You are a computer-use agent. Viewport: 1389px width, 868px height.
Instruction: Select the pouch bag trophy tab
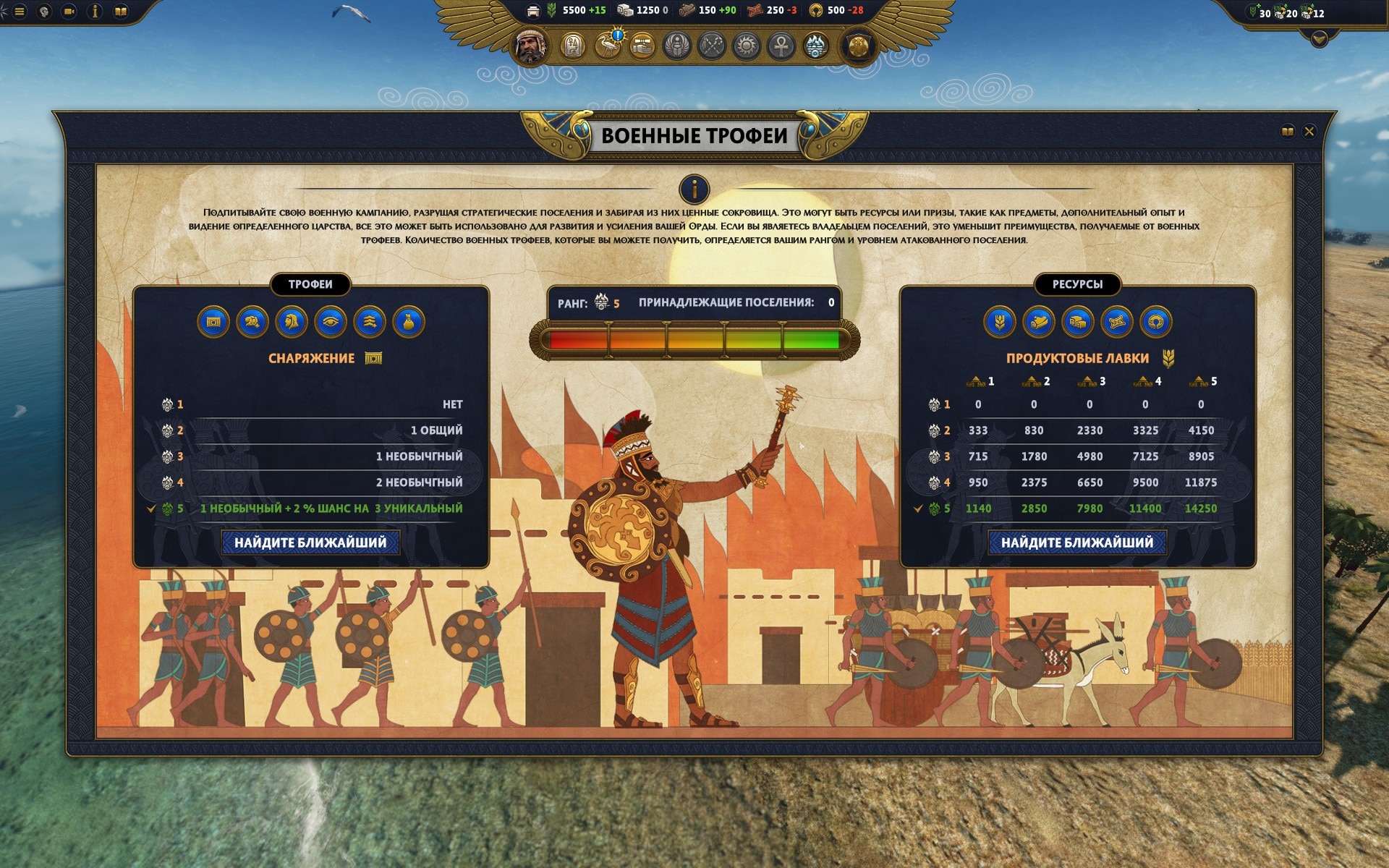[409, 322]
